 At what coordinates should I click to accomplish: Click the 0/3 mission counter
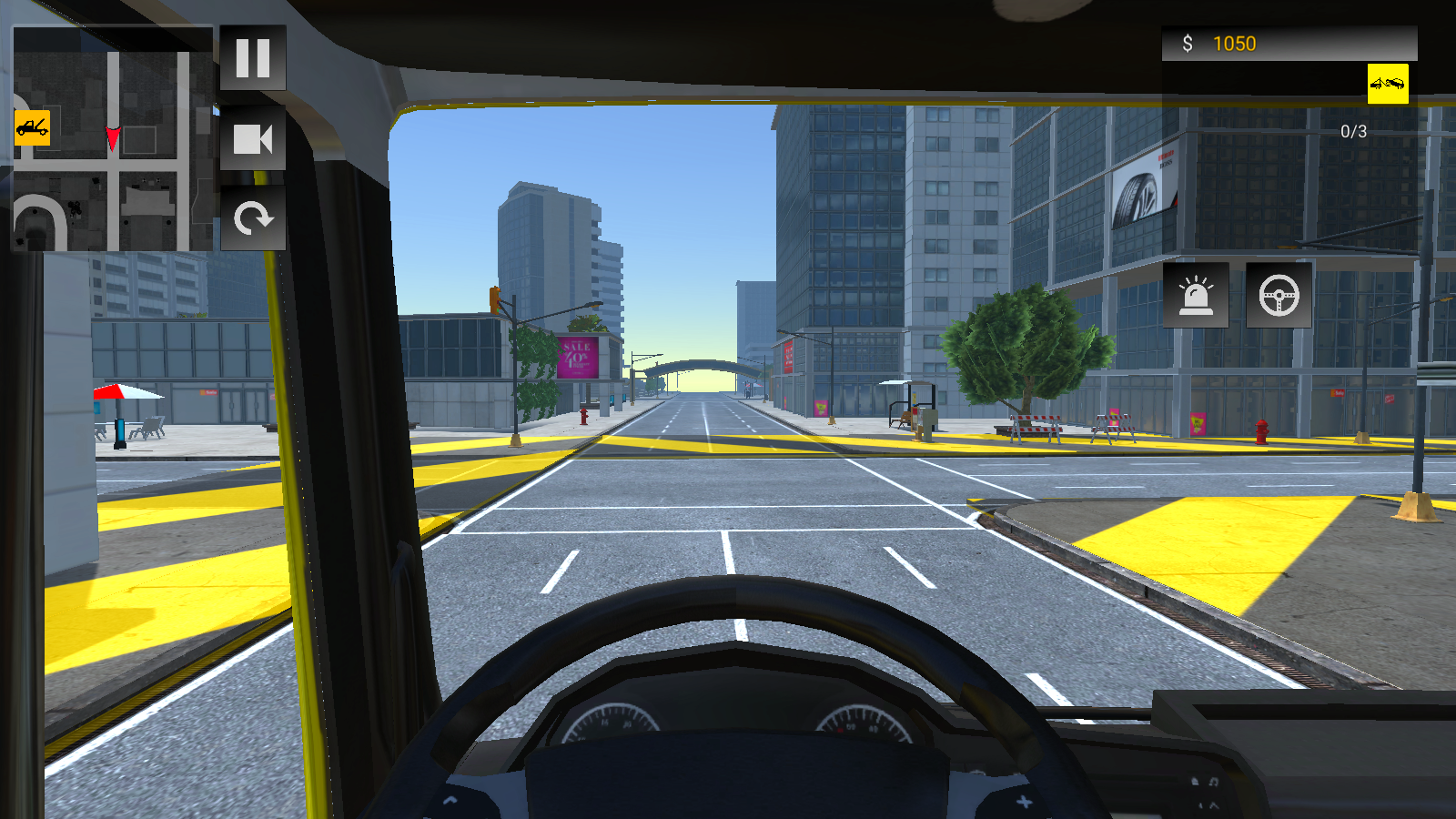(x=1352, y=130)
